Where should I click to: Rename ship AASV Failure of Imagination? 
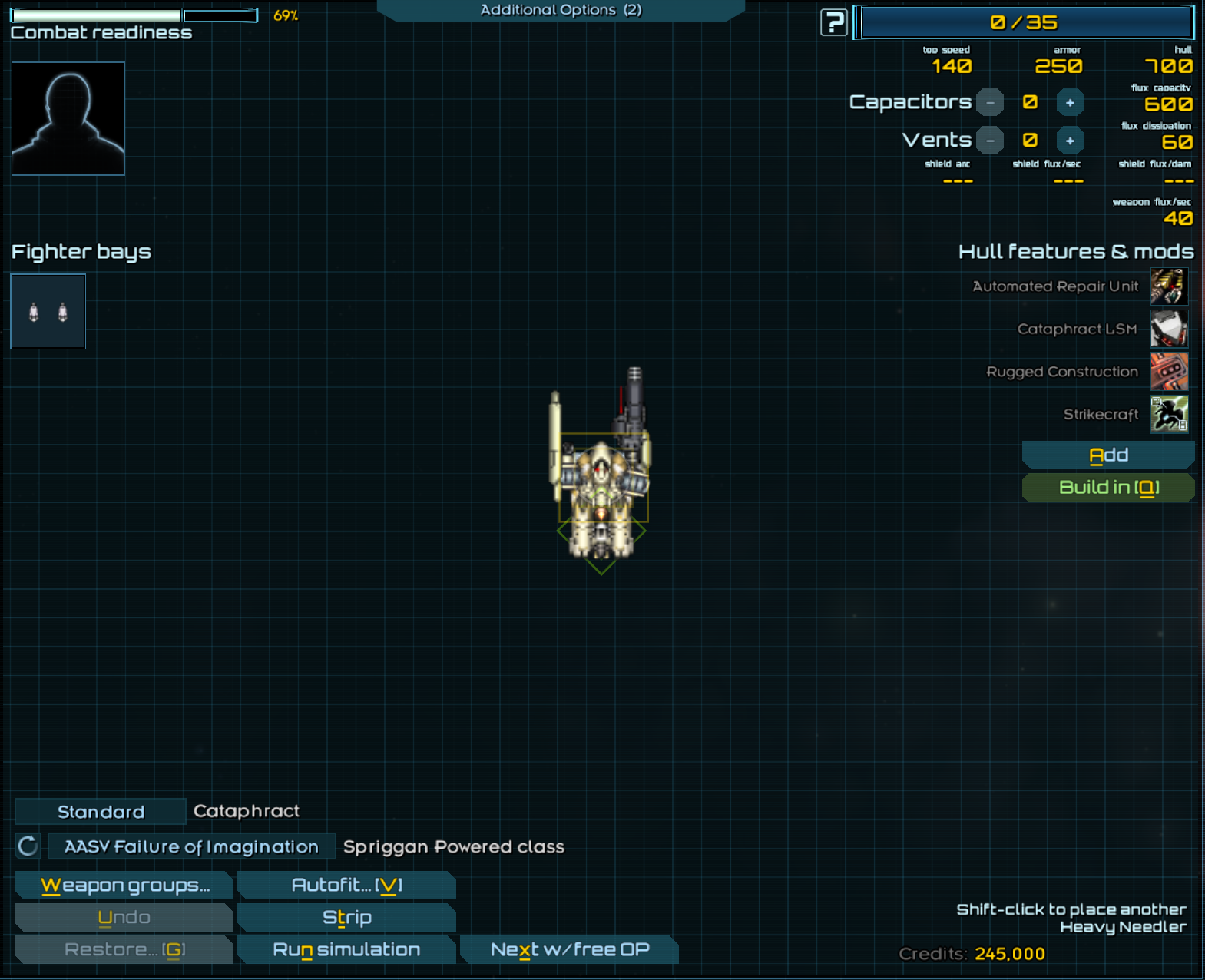(x=191, y=846)
